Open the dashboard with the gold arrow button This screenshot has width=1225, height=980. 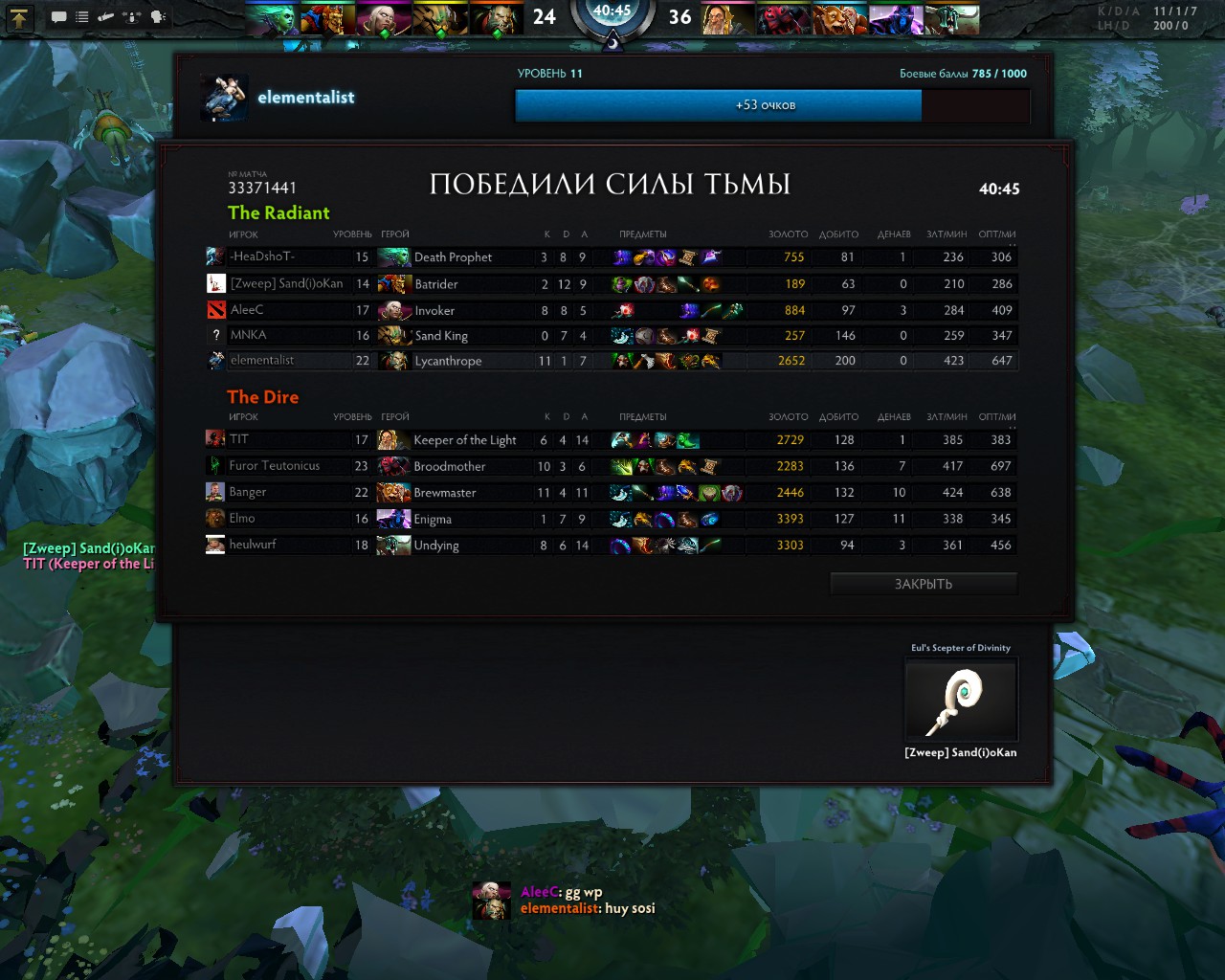20,17
